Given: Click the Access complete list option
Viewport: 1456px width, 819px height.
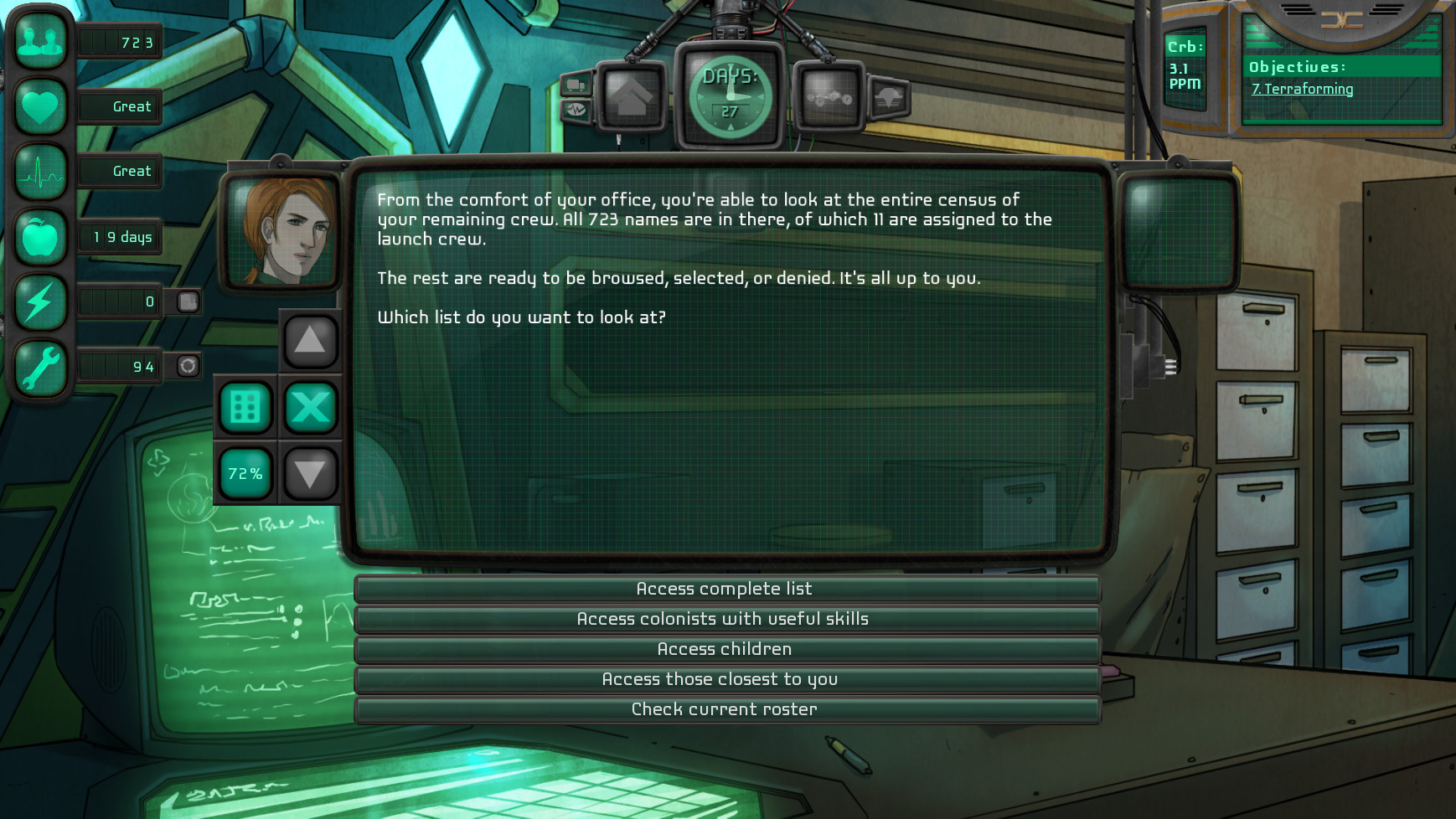Looking at the screenshot, I should point(725,589).
